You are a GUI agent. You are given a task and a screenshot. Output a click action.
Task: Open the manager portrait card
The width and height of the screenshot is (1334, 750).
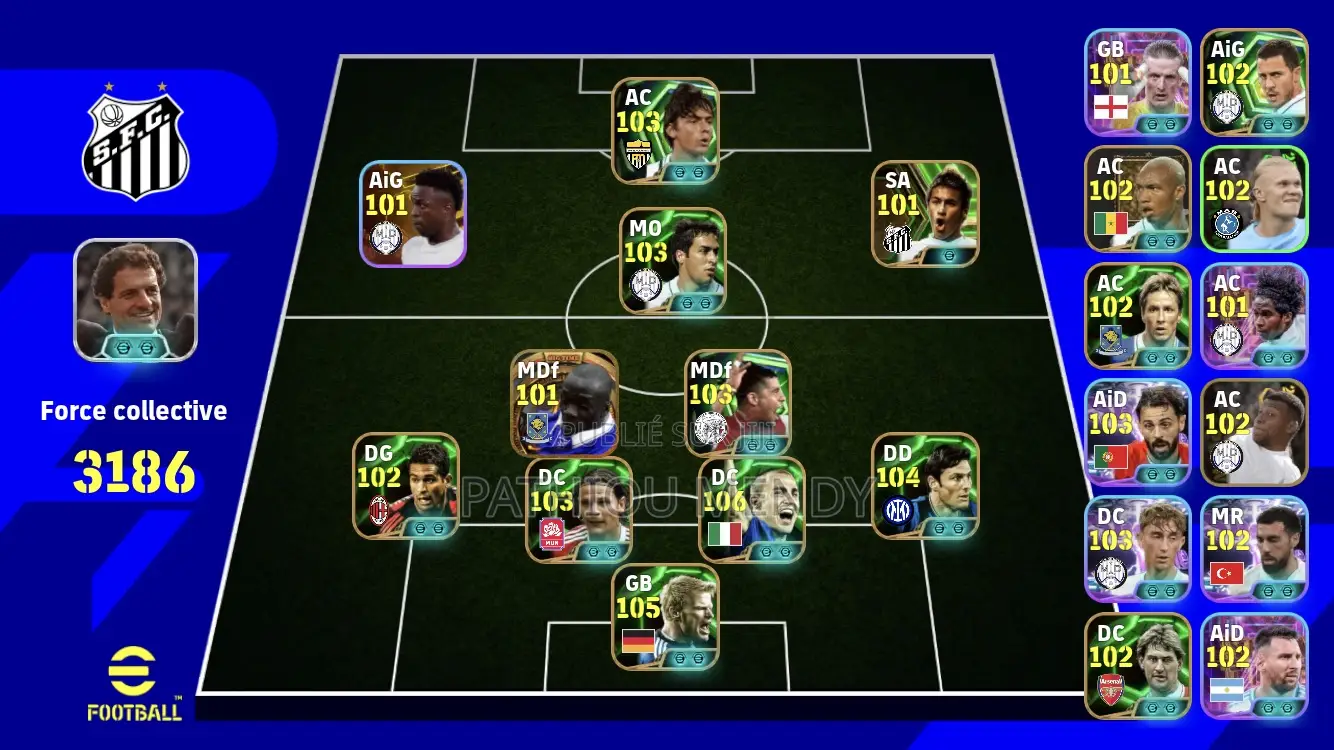tap(136, 300)
